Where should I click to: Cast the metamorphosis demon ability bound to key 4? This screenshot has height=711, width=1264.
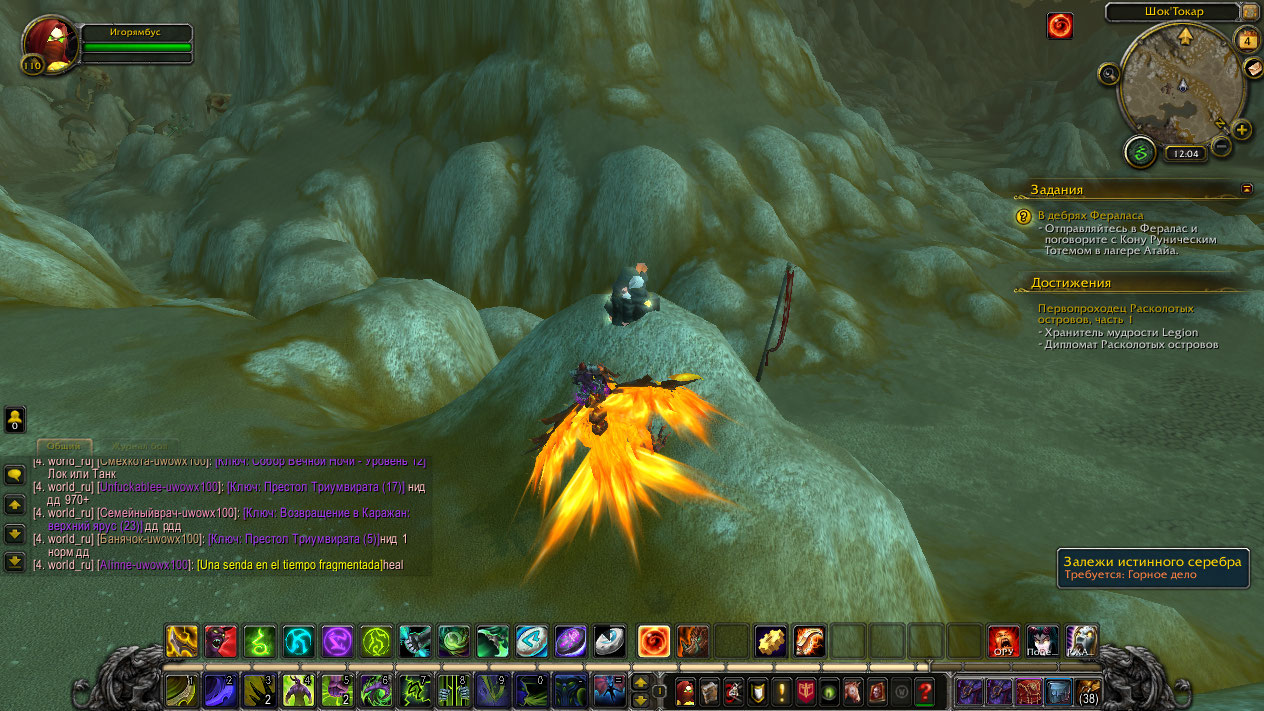[x=298, y=690]
